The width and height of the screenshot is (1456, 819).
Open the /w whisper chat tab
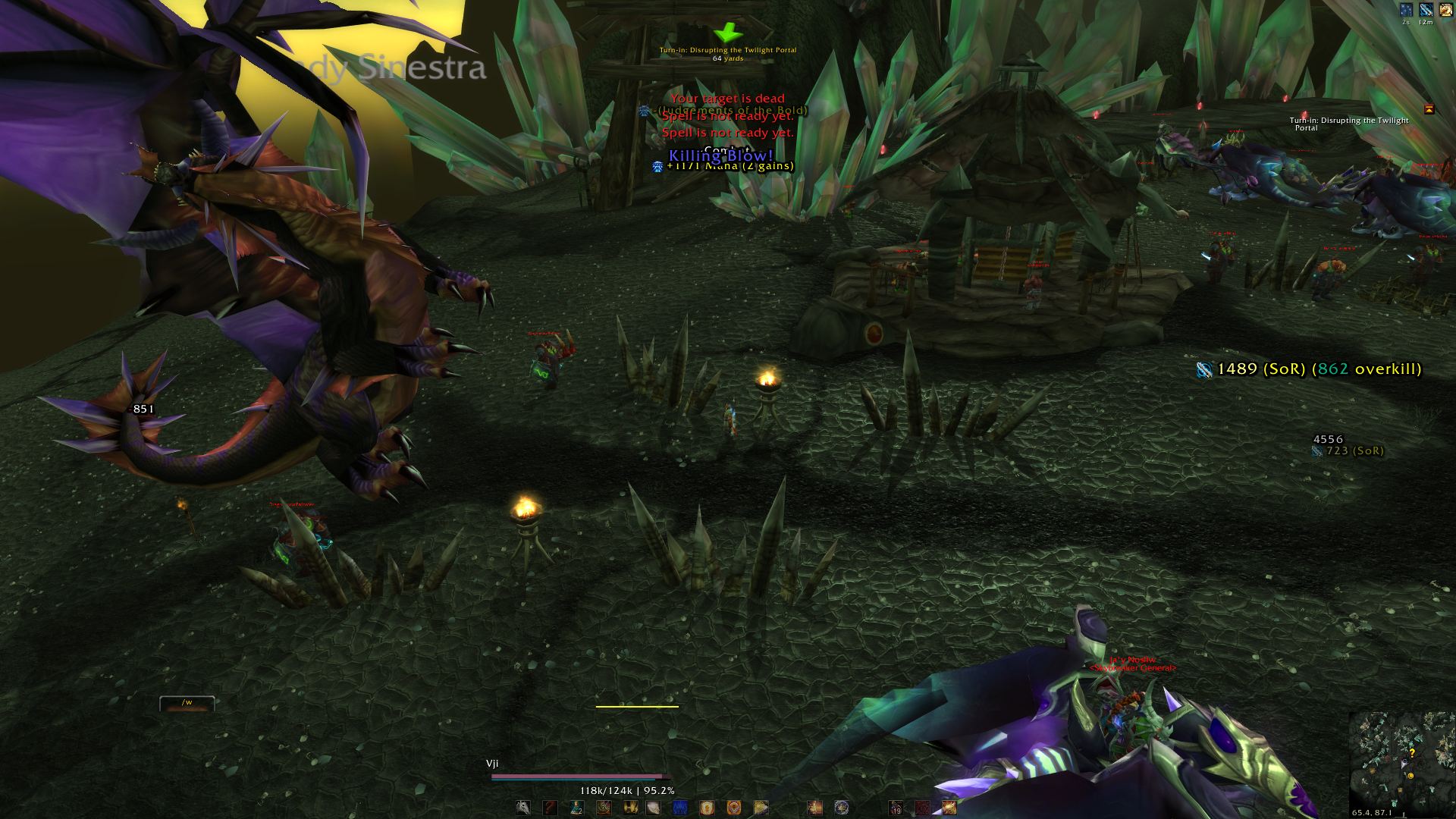[x=187, y=703]
